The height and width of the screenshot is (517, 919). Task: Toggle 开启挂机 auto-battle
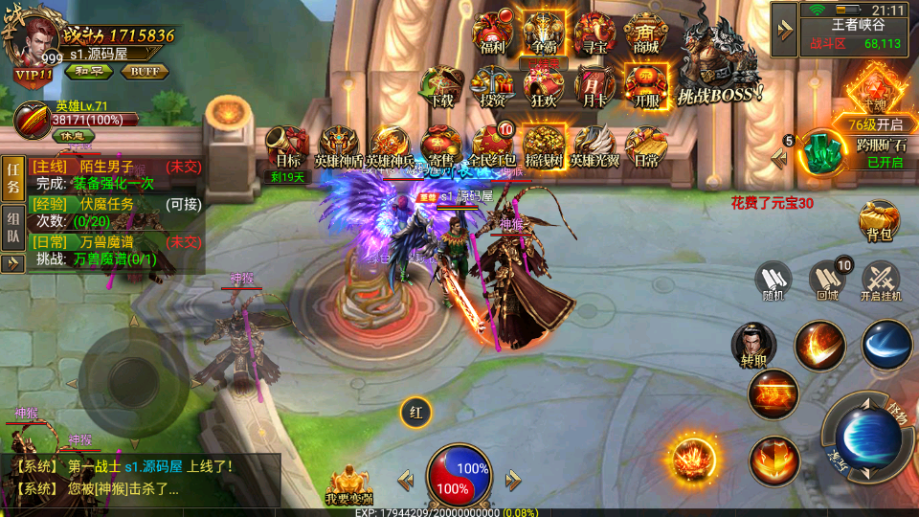[x=881, y=280]
